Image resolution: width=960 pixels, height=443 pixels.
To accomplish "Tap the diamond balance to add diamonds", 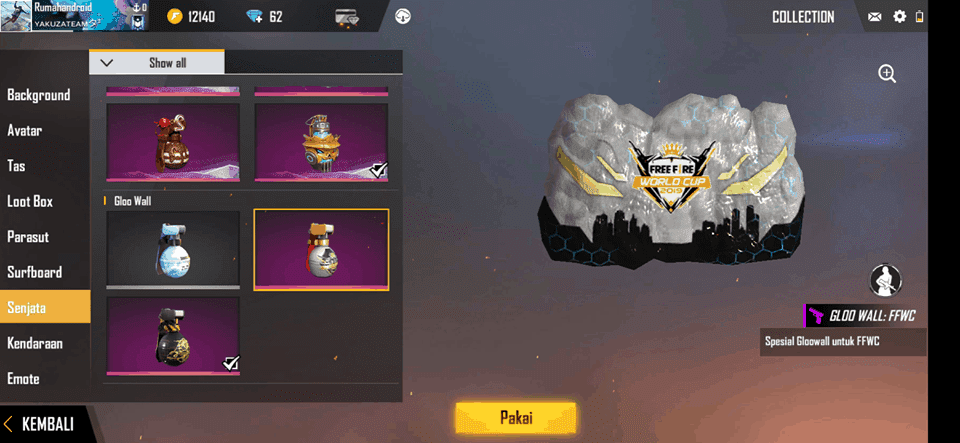I will click(264, 17).
